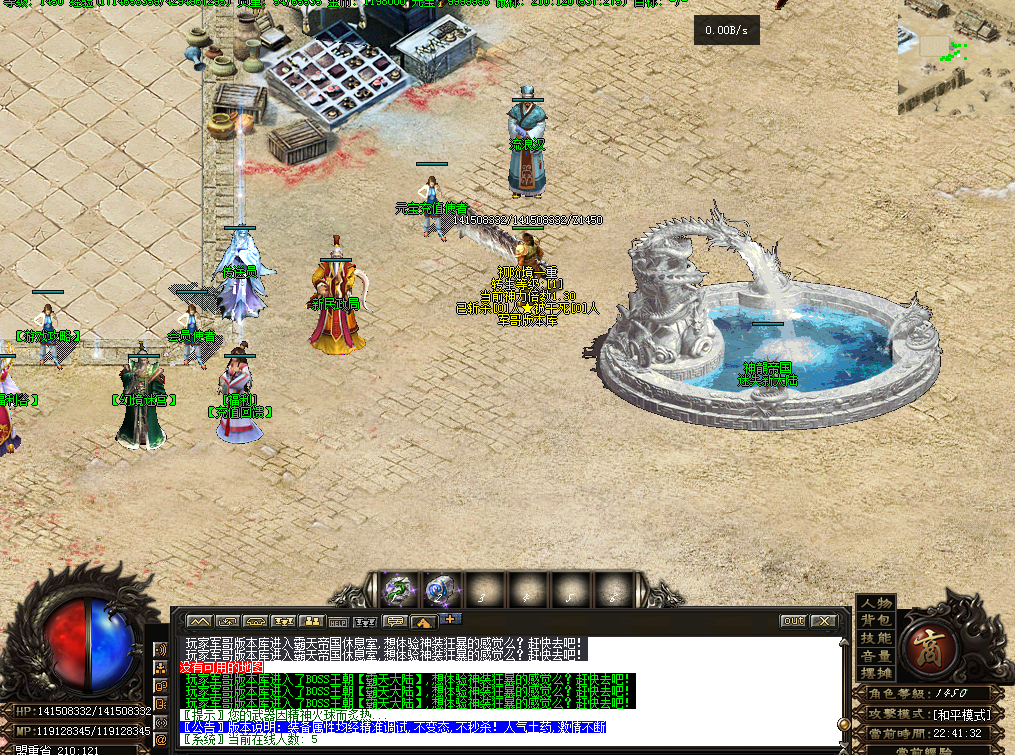The width and height of the screenshot is (1015, 755).
Task: Open the 技能 skills window
Action: point(876,638)
